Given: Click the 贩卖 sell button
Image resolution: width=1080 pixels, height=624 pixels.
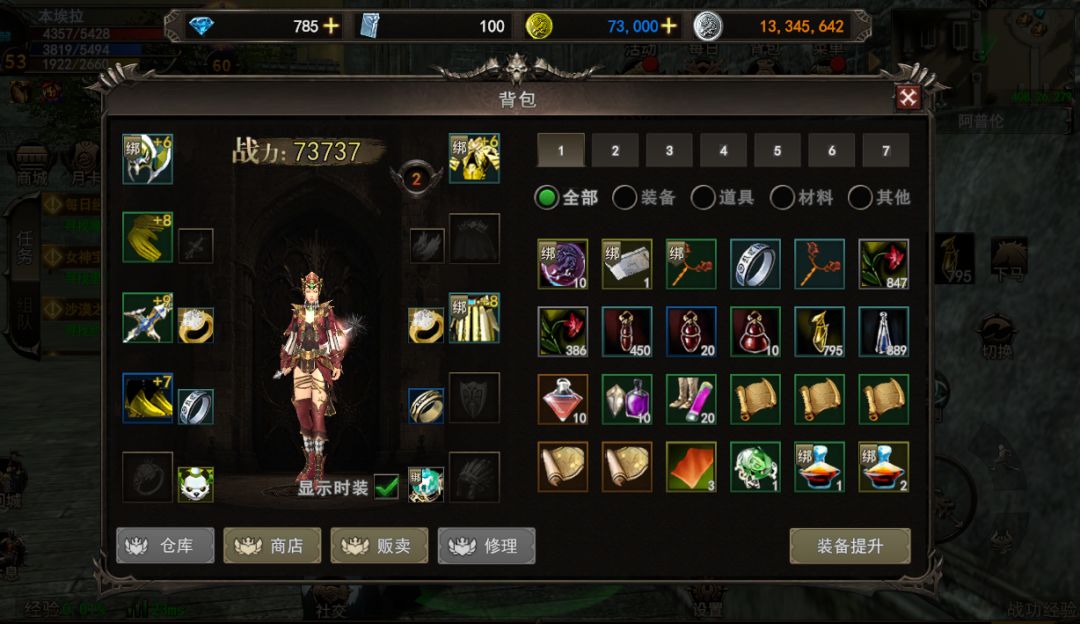Looking at the screenshot, I should (379, 546).
